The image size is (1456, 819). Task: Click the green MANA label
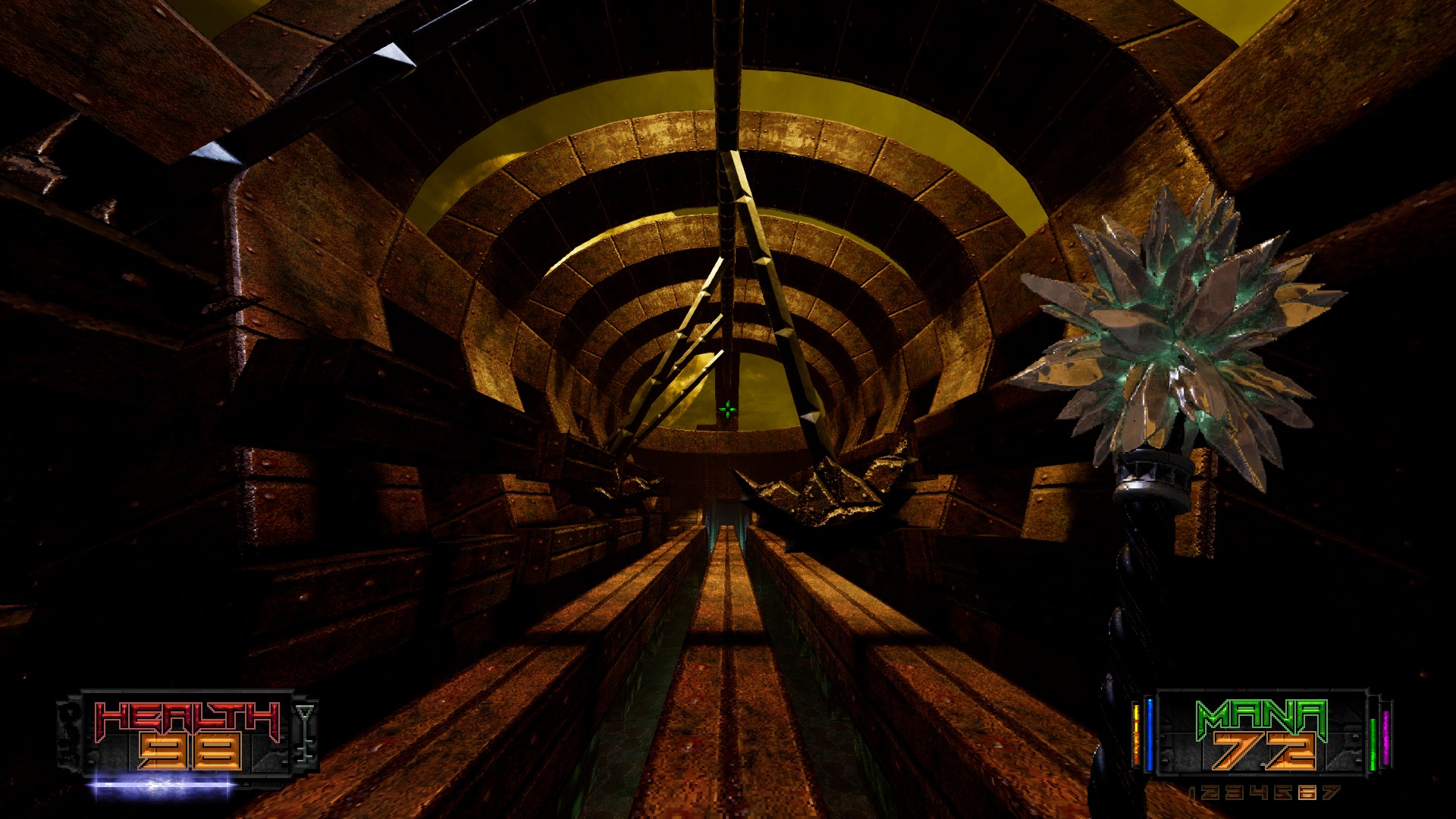[x=1260, y=716]
